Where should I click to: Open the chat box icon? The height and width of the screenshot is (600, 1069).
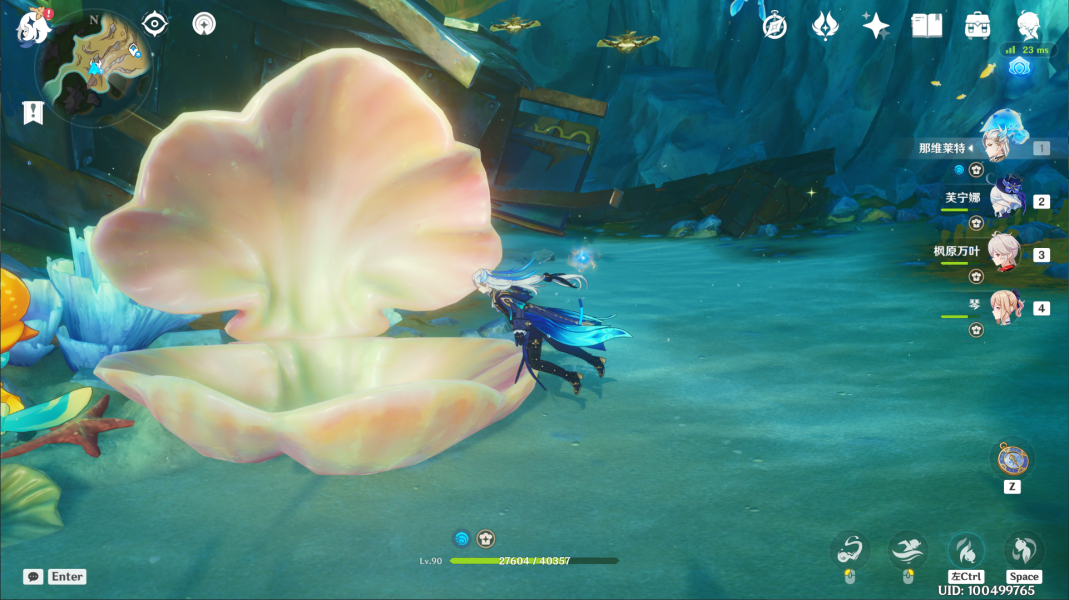(33, 577)
